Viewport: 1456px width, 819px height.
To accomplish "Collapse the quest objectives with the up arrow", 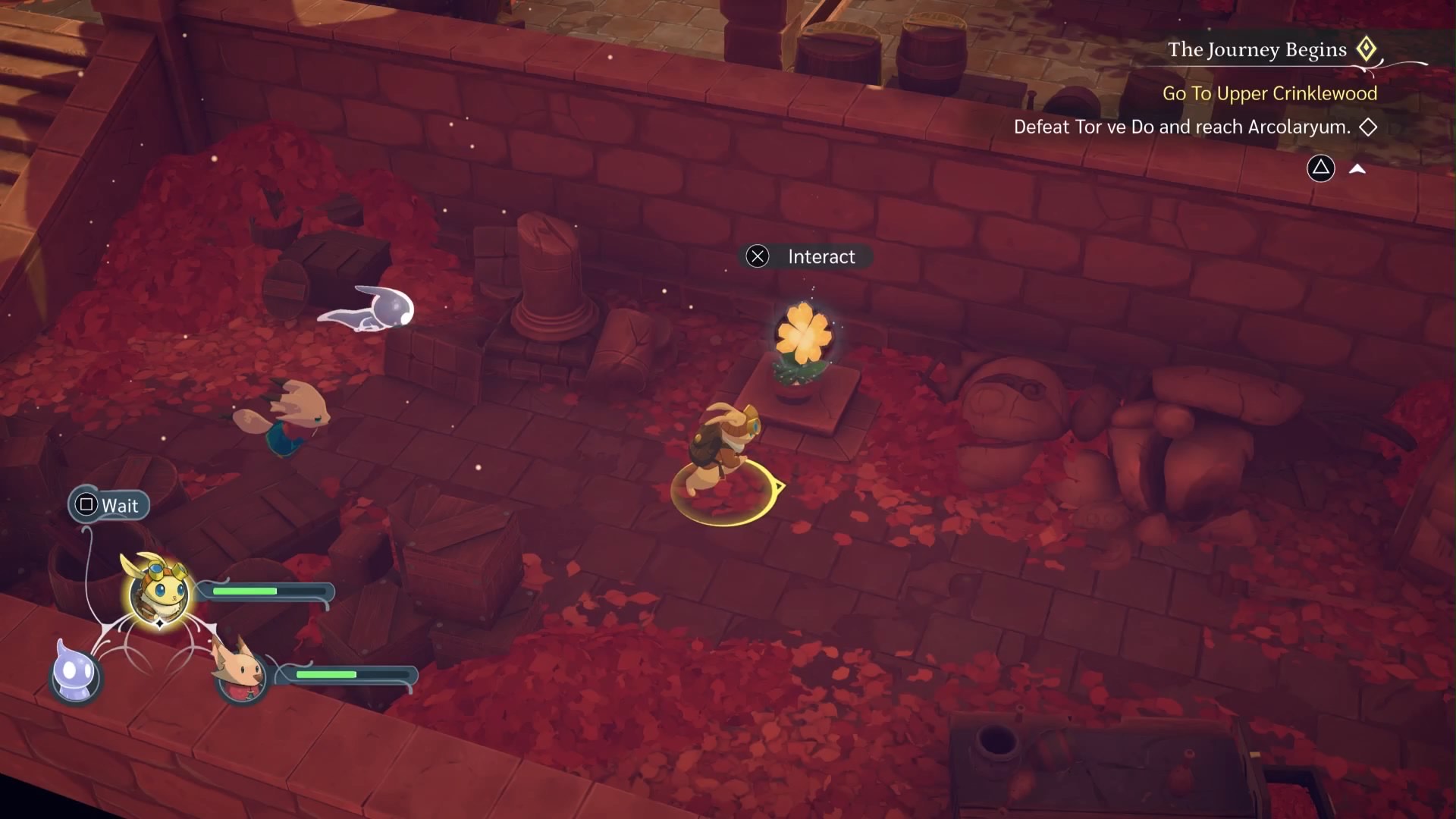I will click(x=1357, y=169).
